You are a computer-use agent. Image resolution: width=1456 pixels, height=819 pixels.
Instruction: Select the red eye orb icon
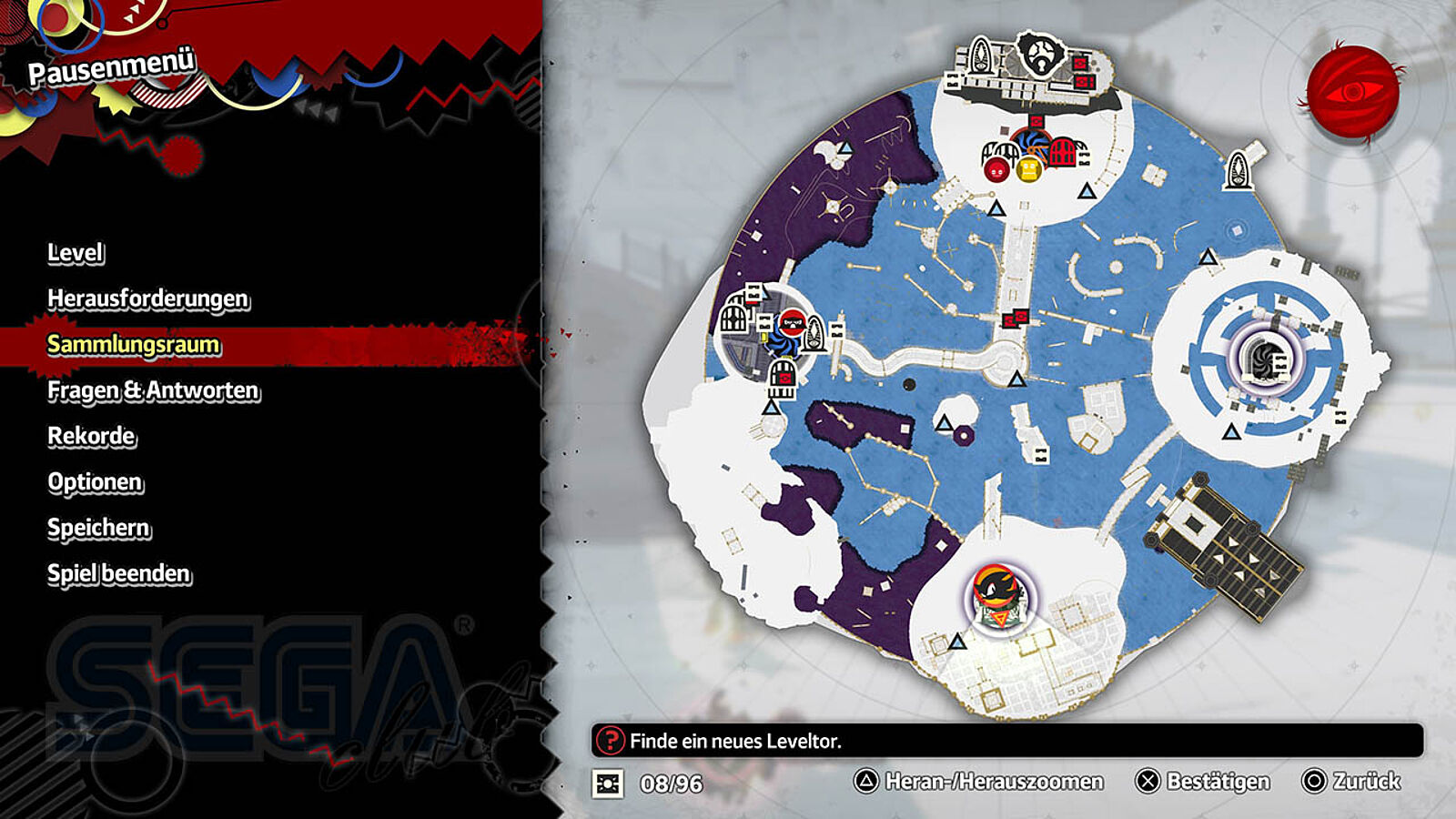tap(1352, 92)
